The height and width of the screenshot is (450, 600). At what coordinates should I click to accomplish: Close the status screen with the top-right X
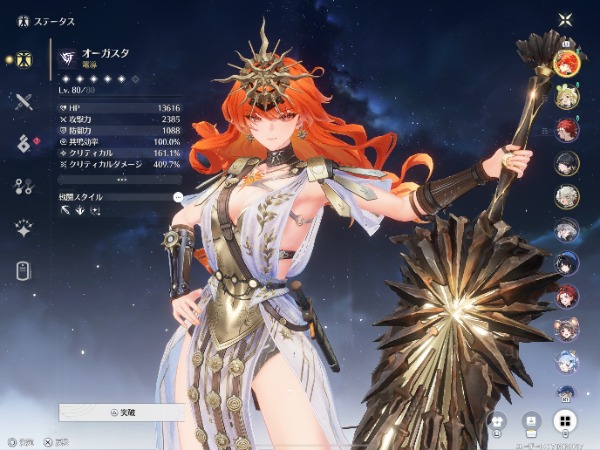(x=566, y=19)
